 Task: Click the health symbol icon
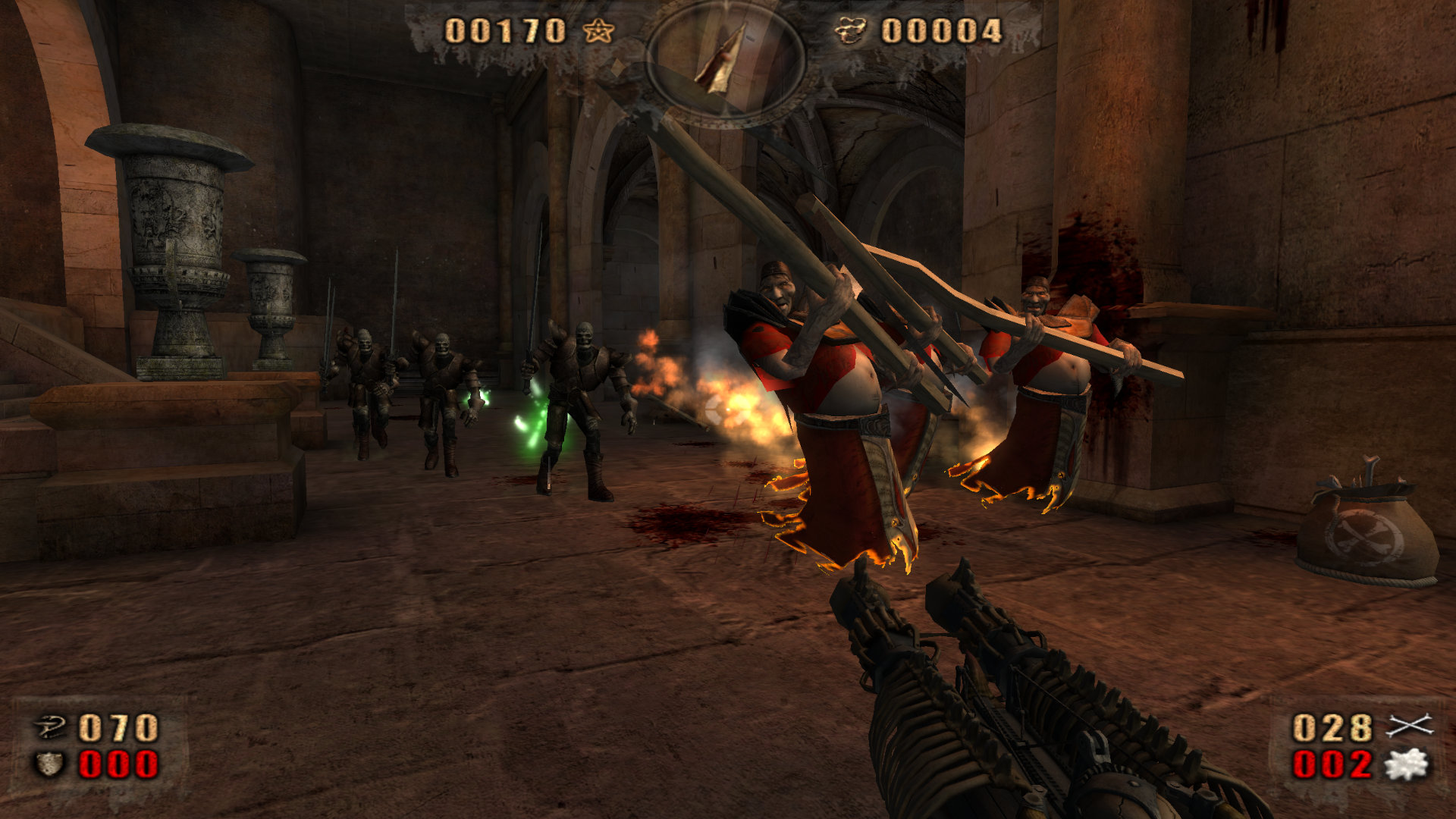point(52,728)
